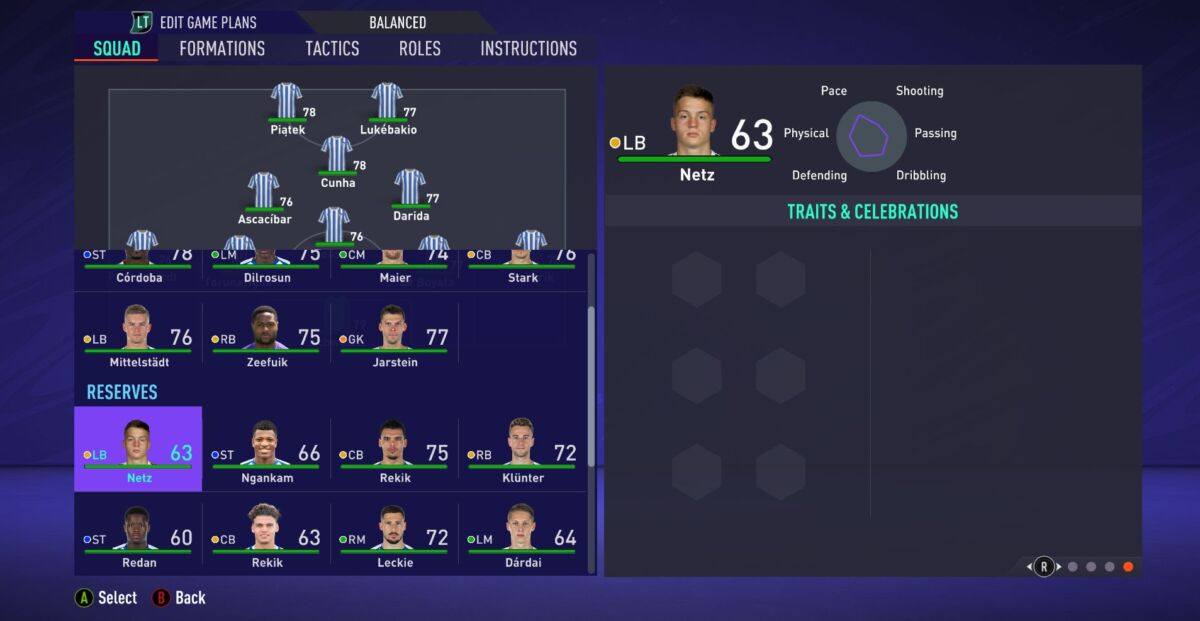
Task: Show the Instructions tab
Action: [528, 48]
